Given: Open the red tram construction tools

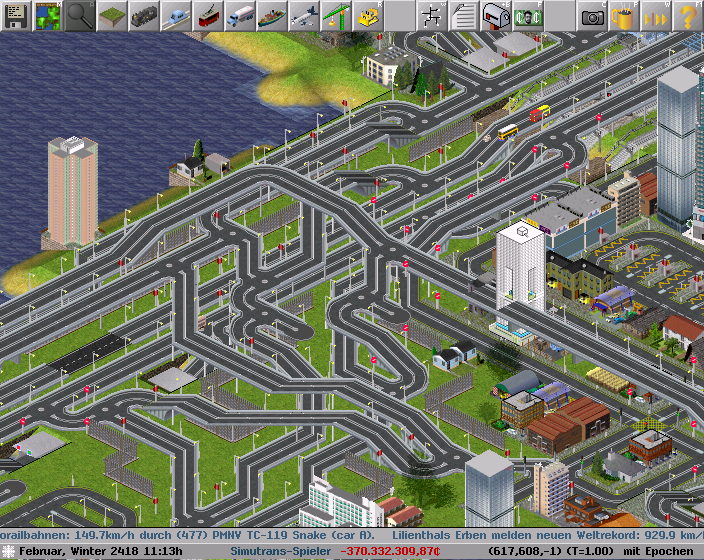Looking at the screenshot, I should (x=208, y=16).
